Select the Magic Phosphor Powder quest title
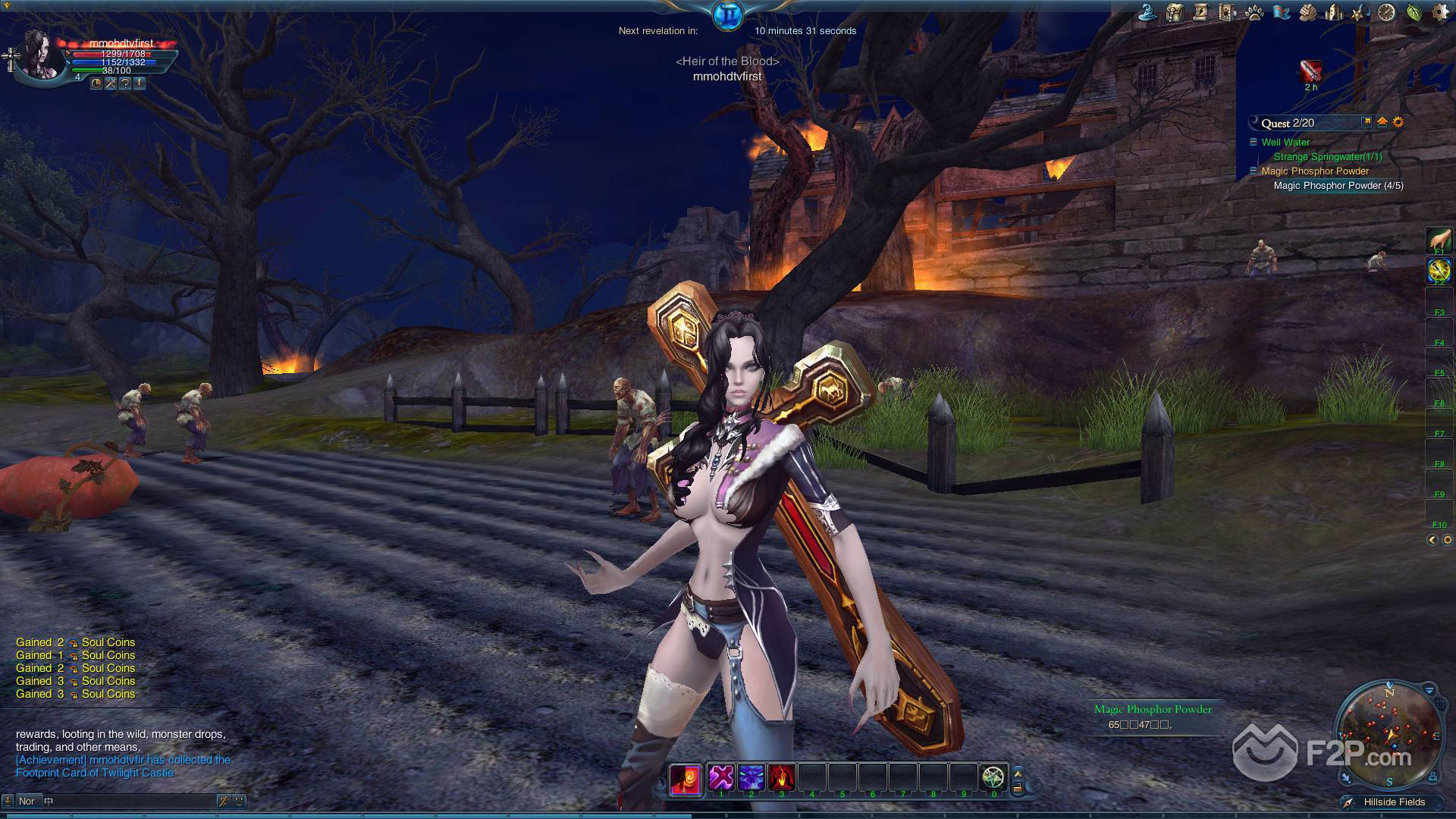1456x819 pixels. tap(1315, 171)
